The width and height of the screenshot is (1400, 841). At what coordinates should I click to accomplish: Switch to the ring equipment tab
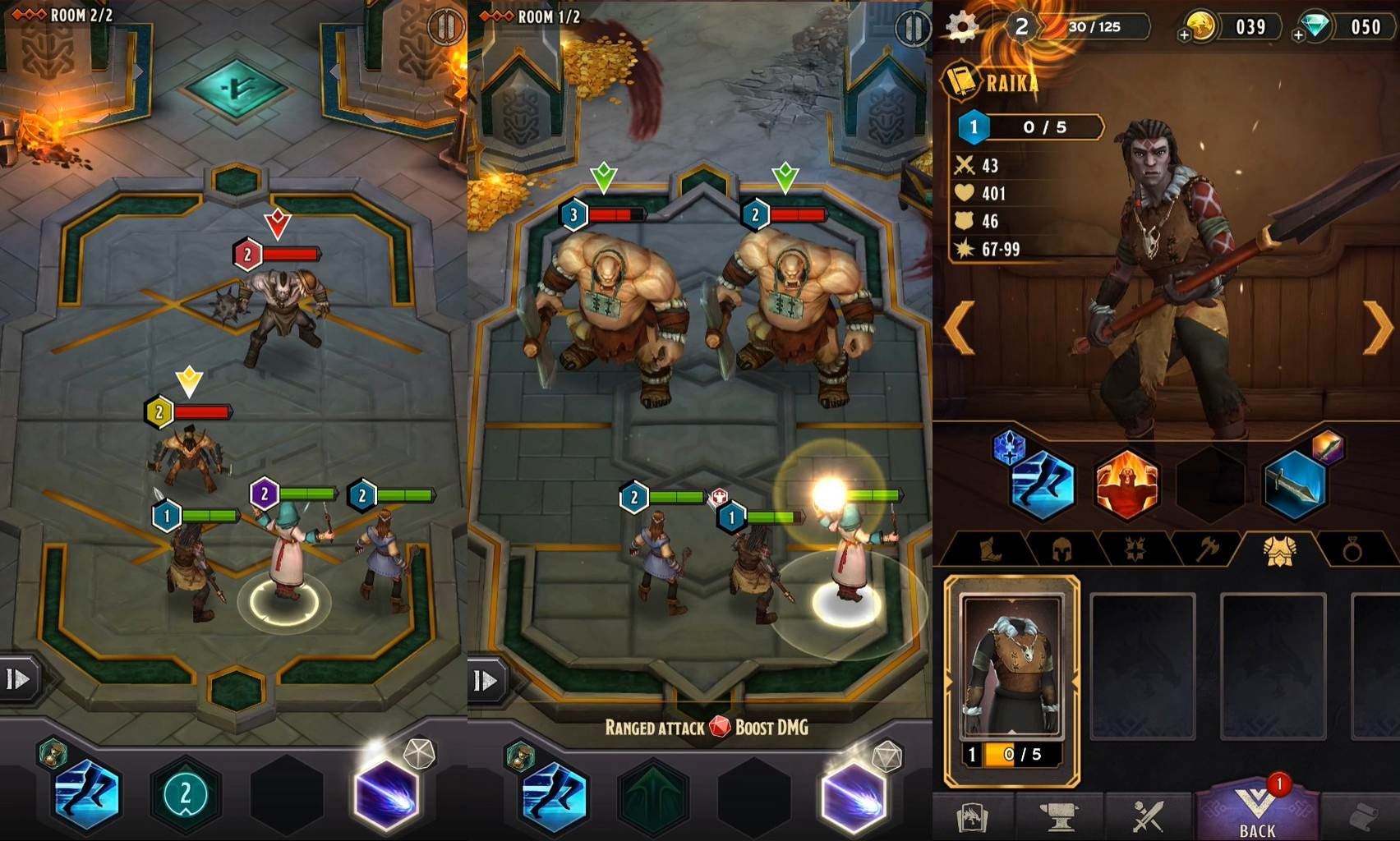[x=1352, y=549]
